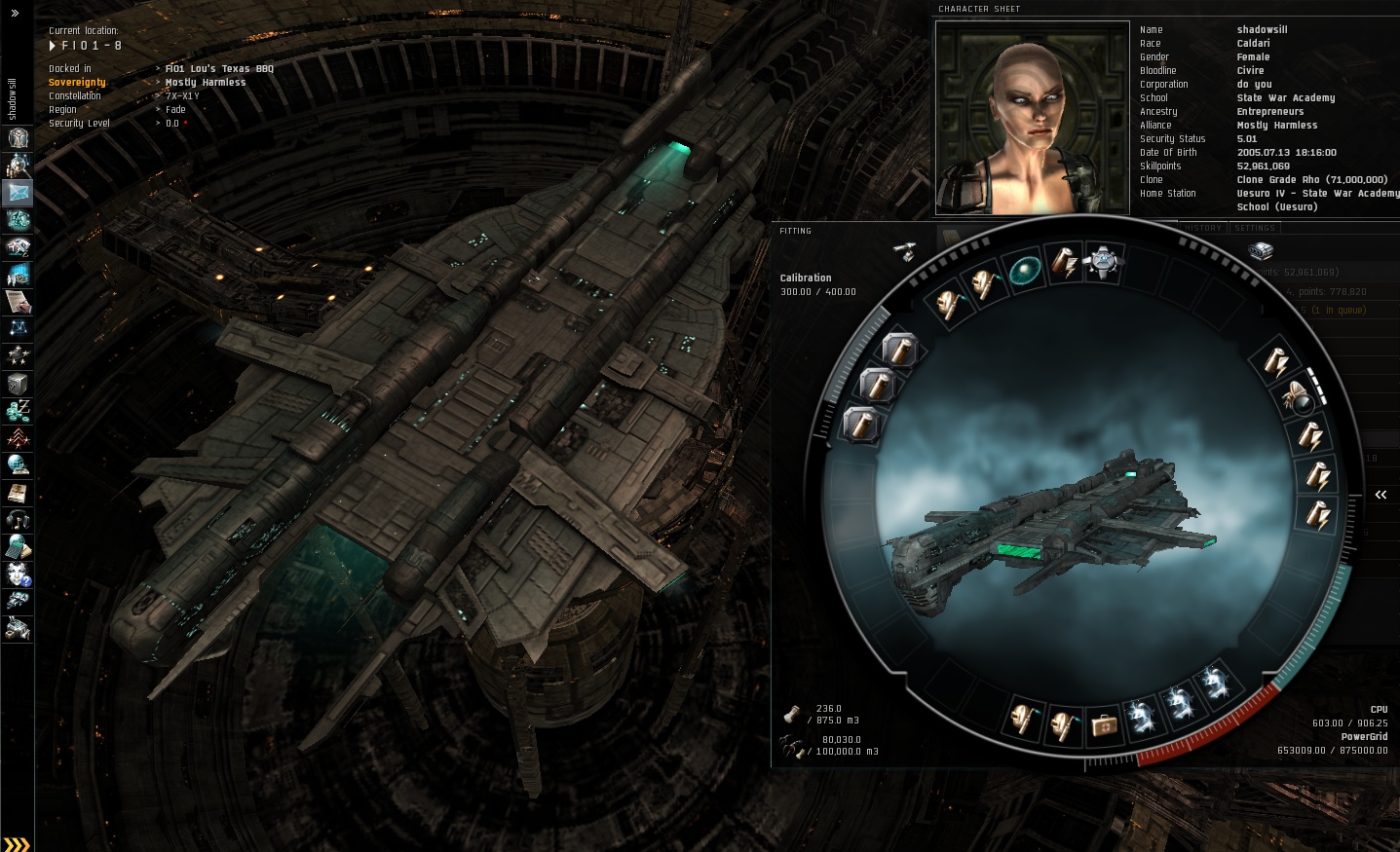Switch to the Settings tab
This screenshot has height=852, width=1400.
coord(1254,228)
